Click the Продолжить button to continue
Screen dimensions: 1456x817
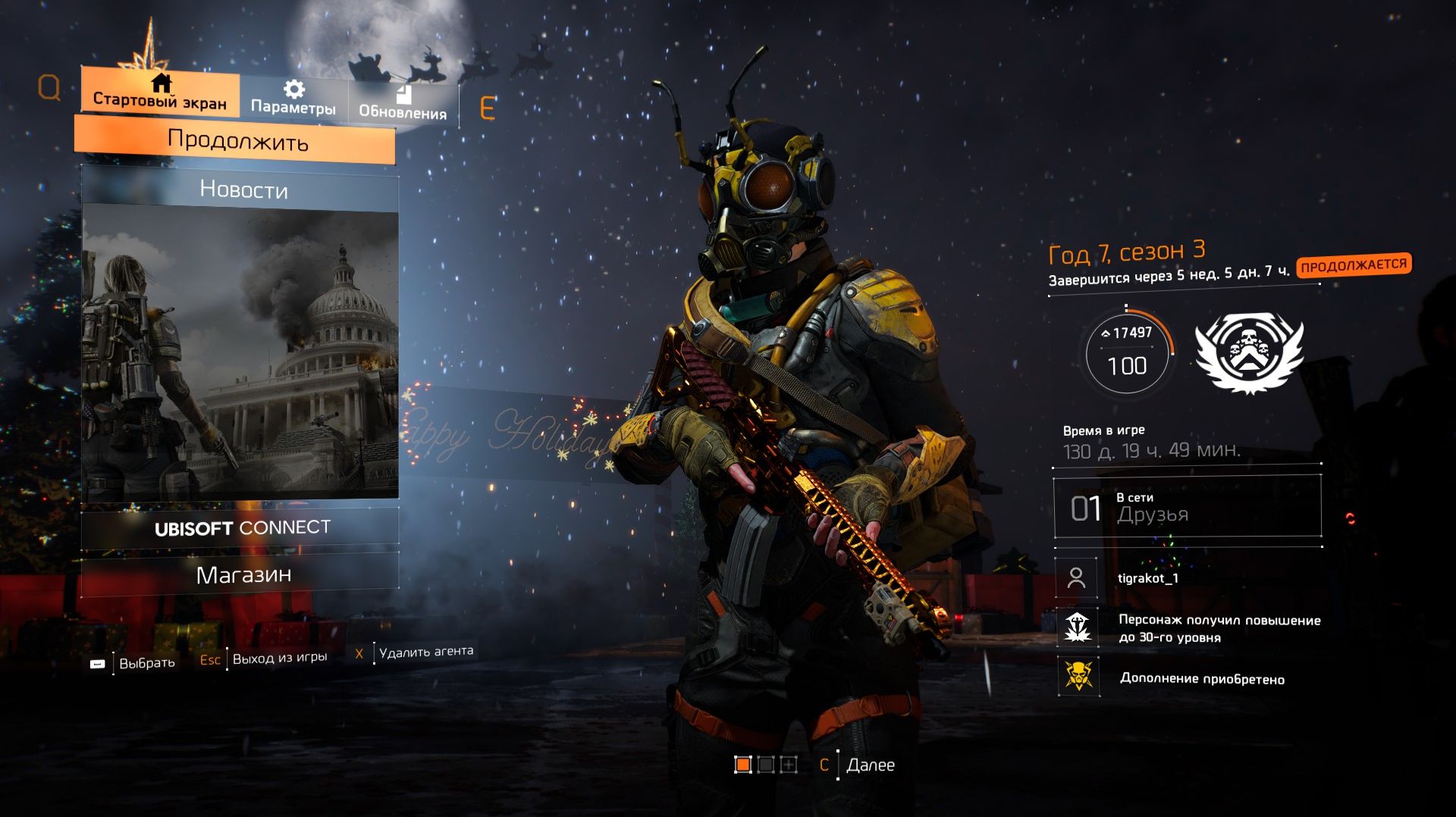click(237, 141)
